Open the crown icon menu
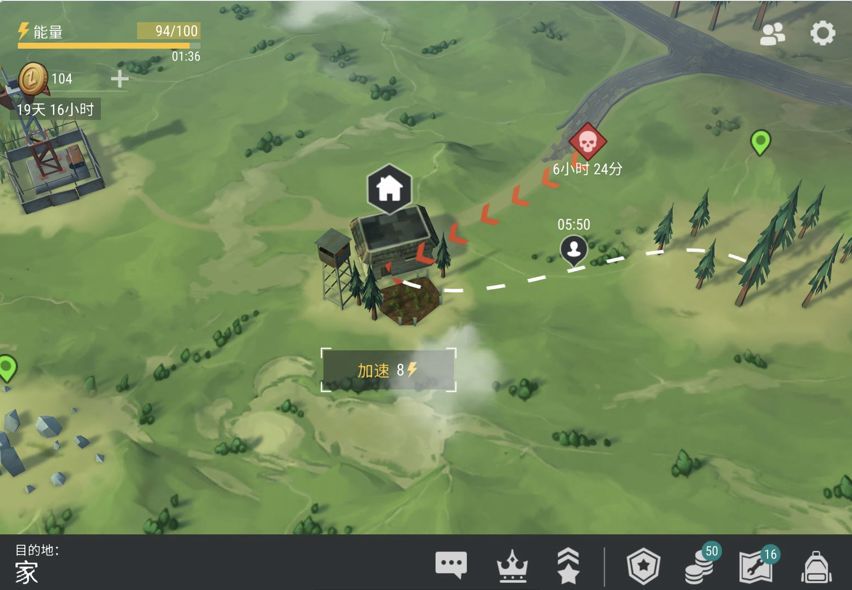Viewport: 852px width, 590px height. (512, 566)
